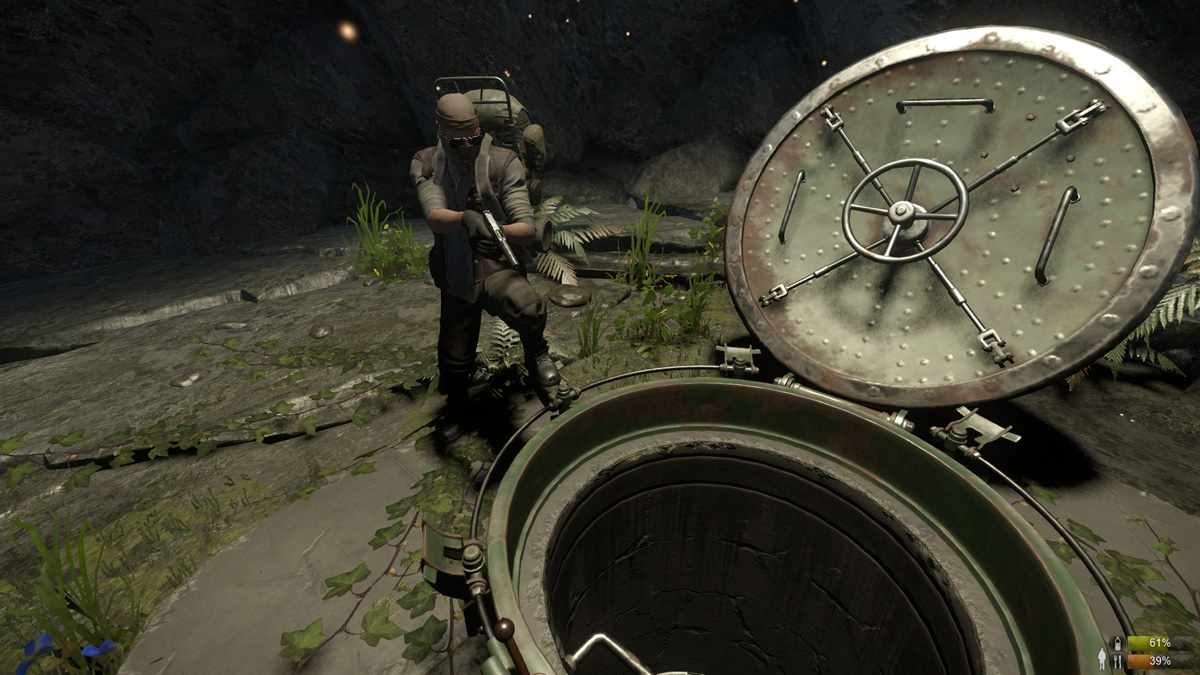Select the standing figure stance icon
Viewport: 1200px width, 675px height.
click(x=1102, y=658)
